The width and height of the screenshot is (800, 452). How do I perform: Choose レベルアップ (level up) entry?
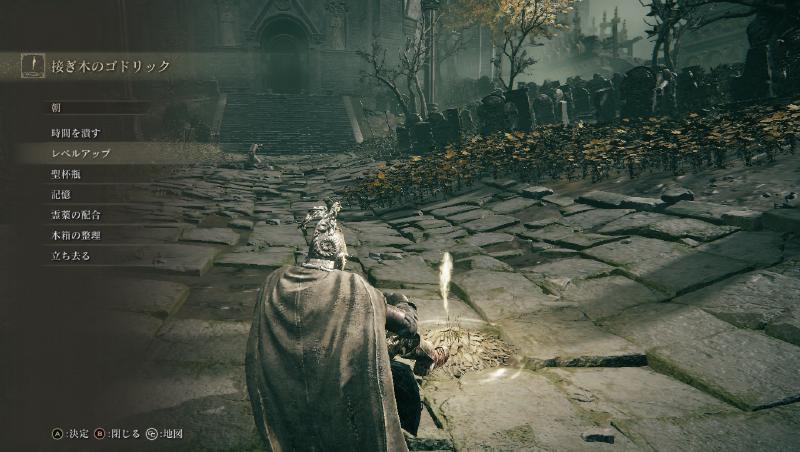click(x=80, y=153)
